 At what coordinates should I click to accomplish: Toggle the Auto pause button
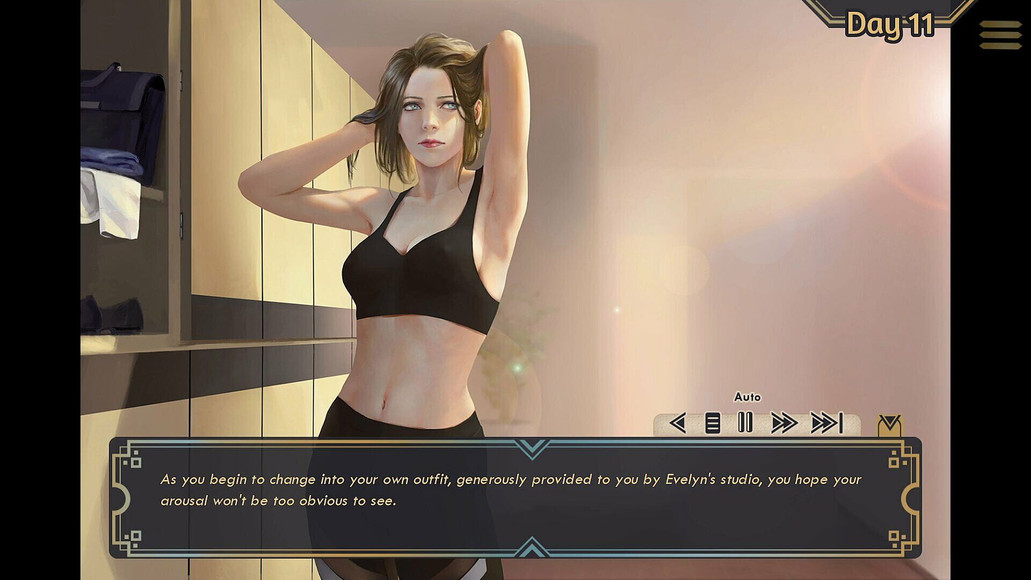coord(745,423)
